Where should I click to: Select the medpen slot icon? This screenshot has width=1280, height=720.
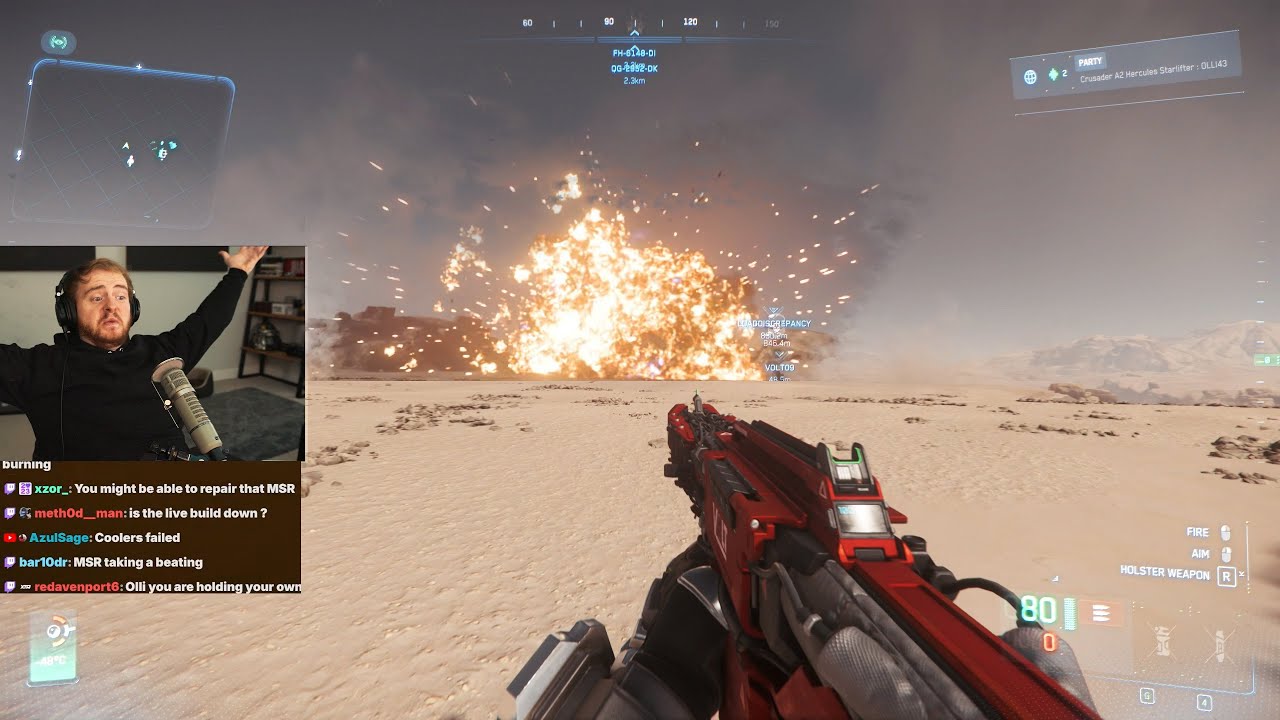(x=1219, y=645)
